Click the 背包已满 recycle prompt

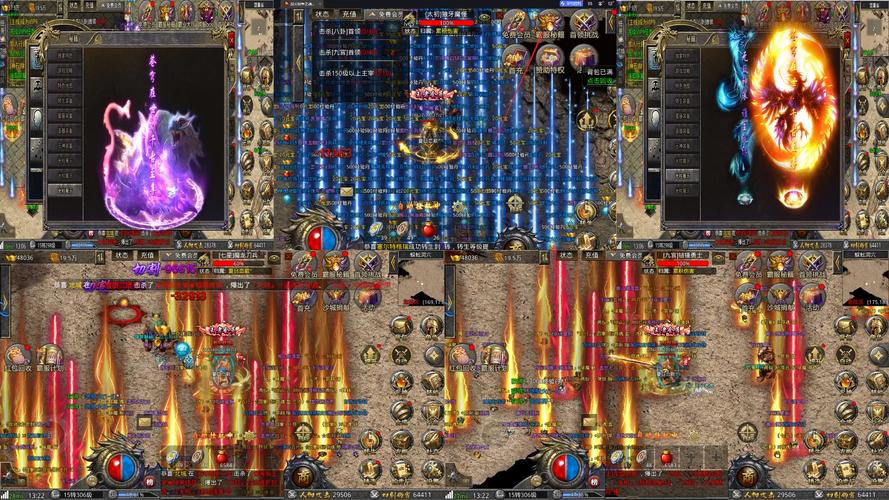click(x=600, y=73)
